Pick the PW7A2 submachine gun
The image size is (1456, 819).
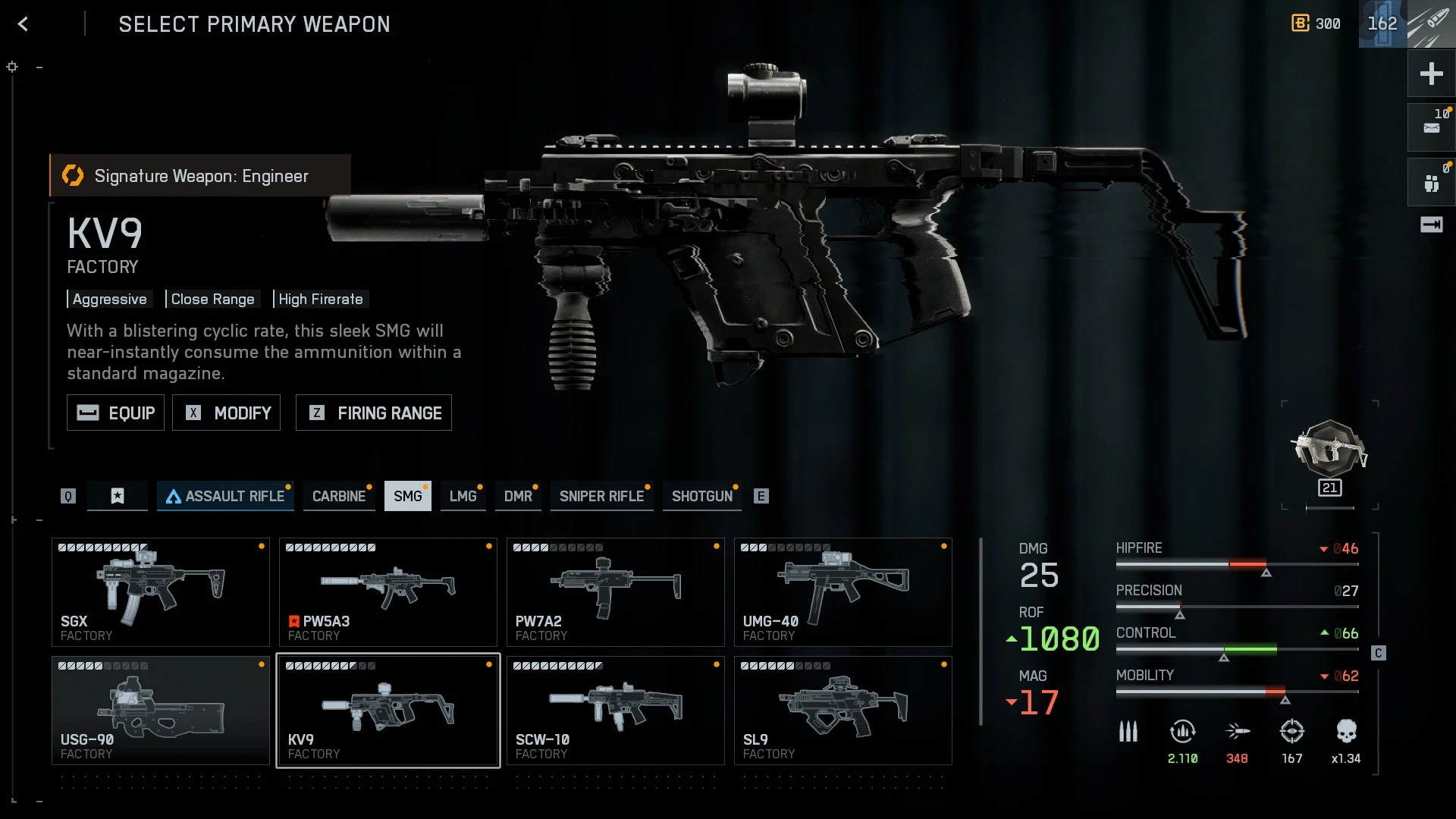click(615, 591)
